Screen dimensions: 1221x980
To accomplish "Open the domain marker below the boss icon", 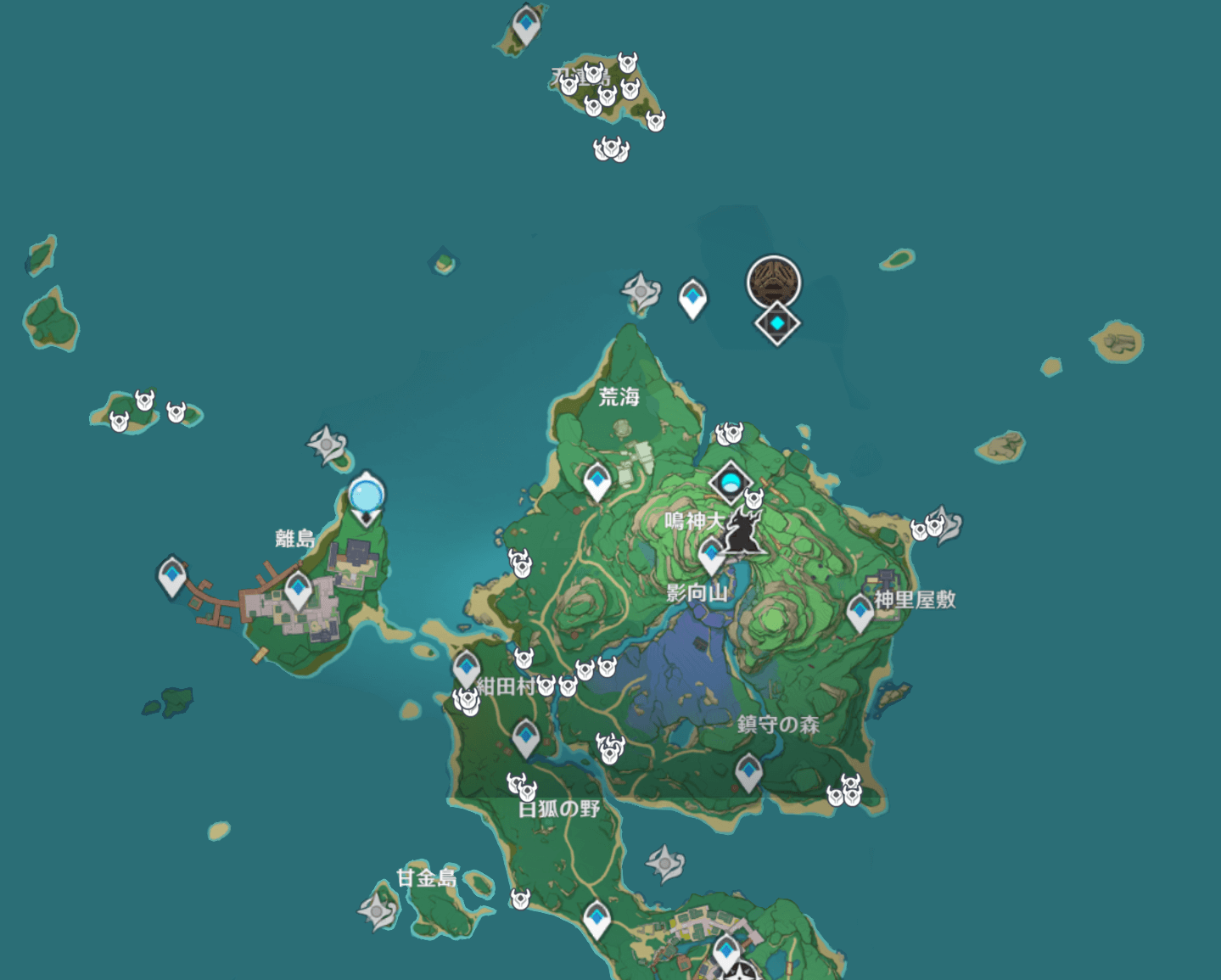I will [x=776, y=322].
